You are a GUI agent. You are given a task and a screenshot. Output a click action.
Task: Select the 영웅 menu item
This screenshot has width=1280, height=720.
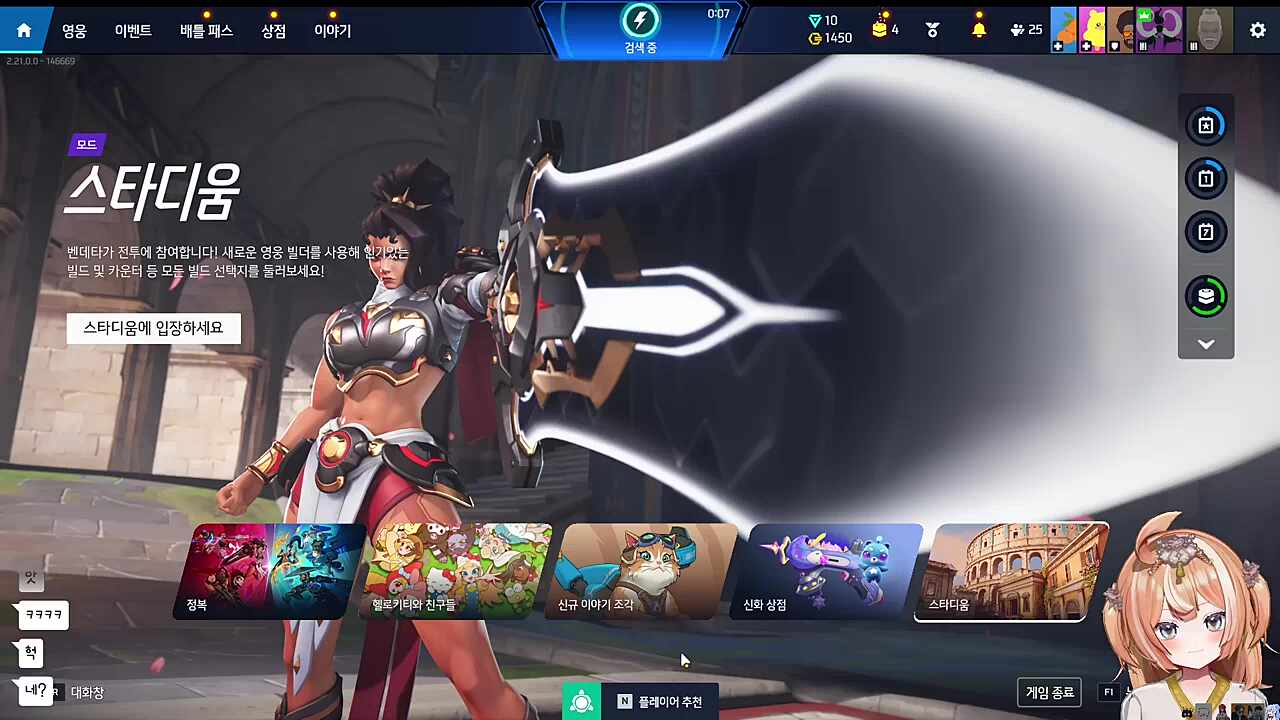tap(74, 31)
